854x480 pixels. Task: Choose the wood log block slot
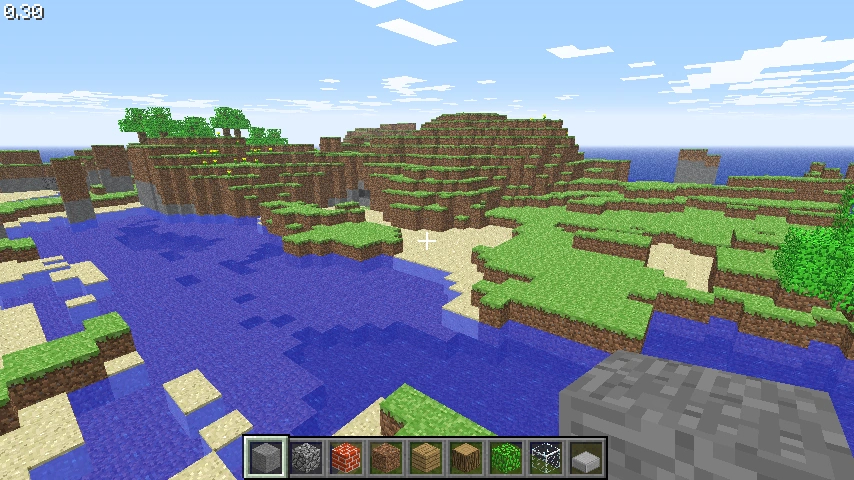click(466, 458)
